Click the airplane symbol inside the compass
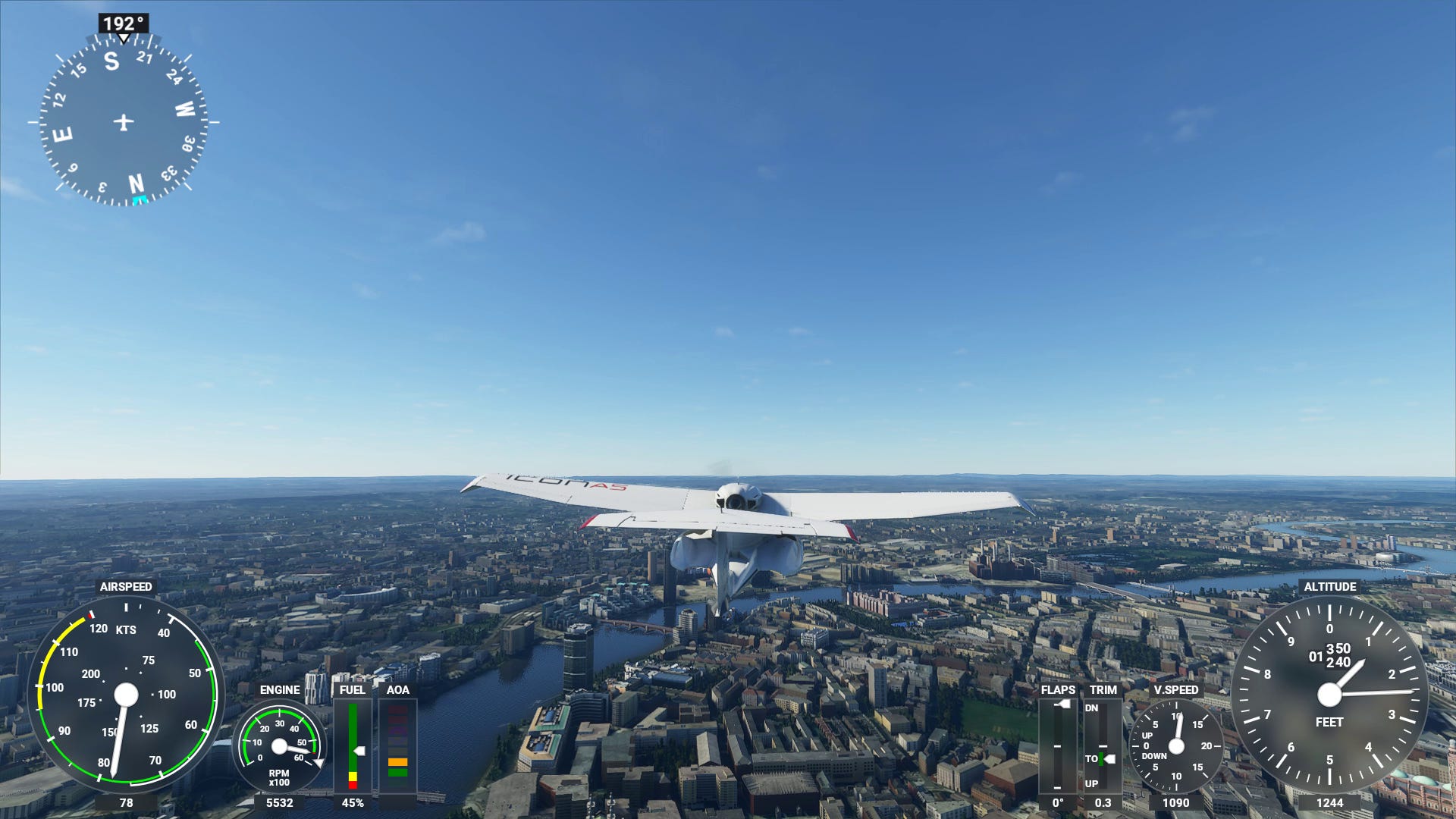The width and height of the screenshot is (1456, 819). (x=124, y=120)
